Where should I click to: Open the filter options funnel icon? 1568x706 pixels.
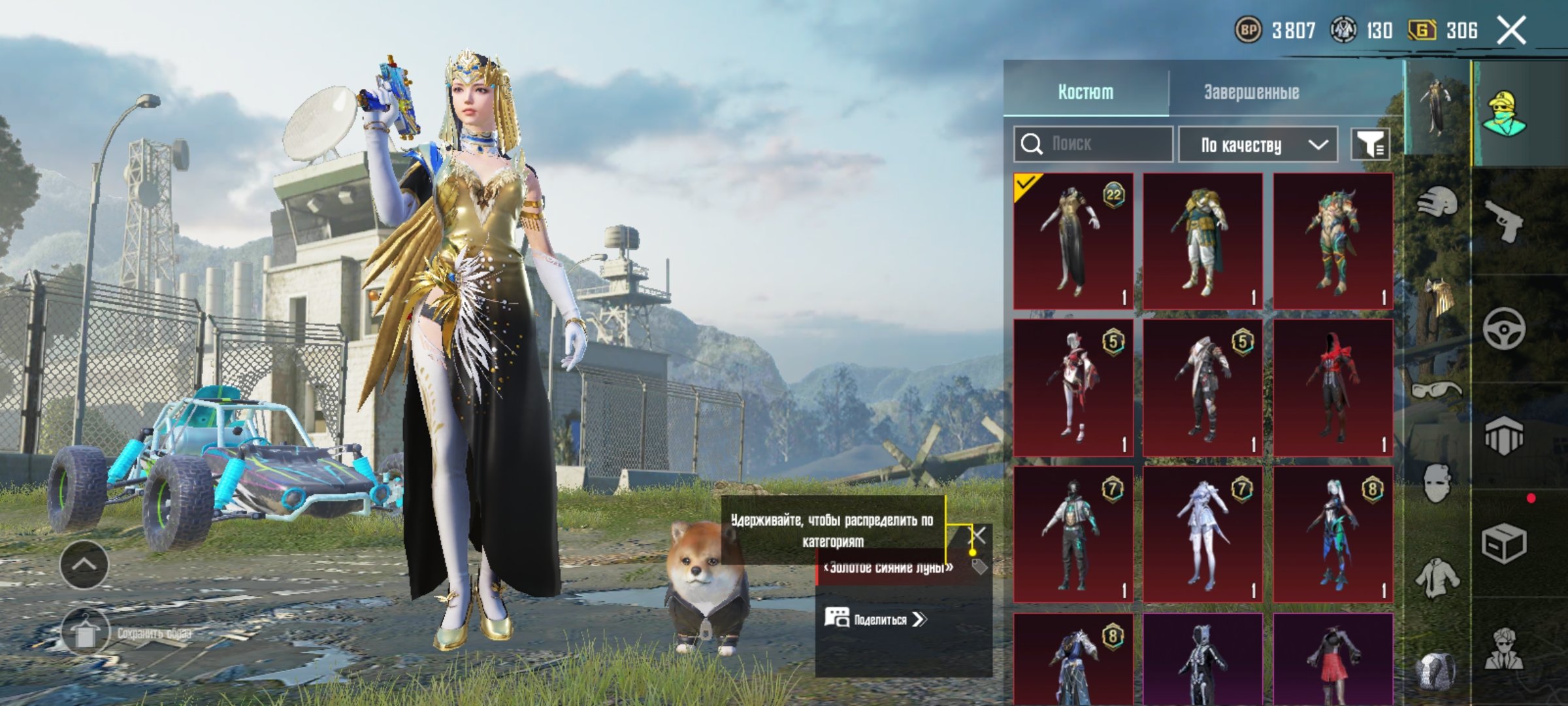pyautogui.click(x=1370, y=144)
